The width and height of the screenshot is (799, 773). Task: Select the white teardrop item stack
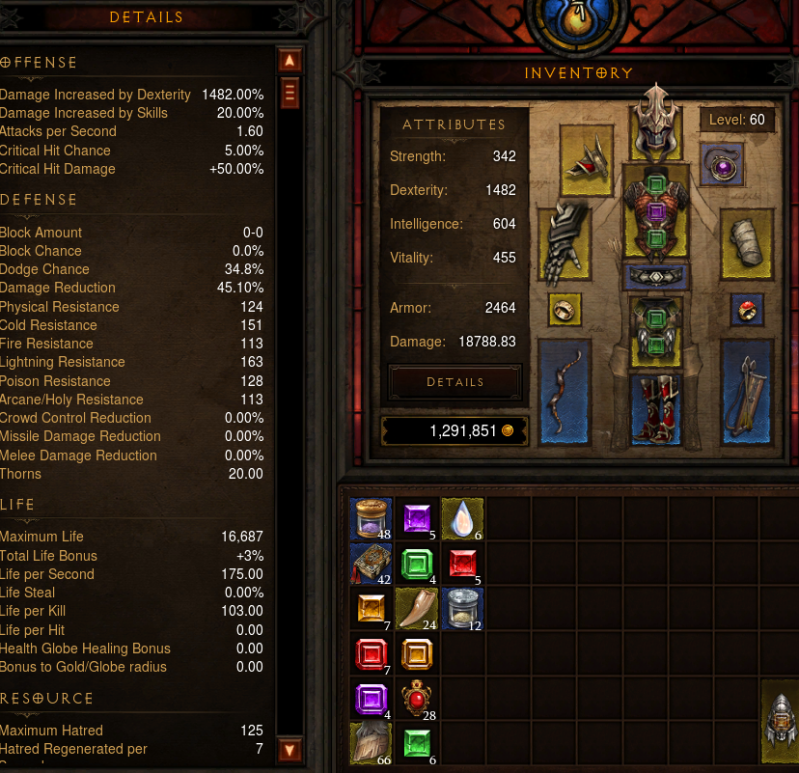pos(462,519)
